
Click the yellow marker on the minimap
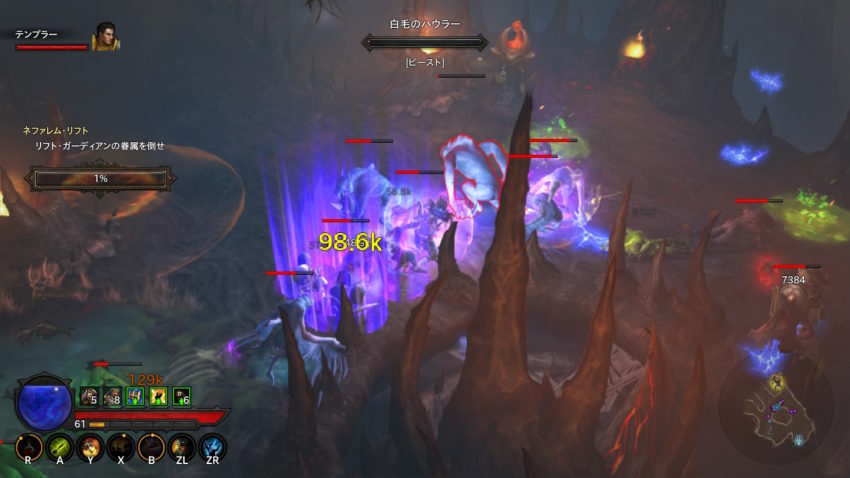[776, 383]
